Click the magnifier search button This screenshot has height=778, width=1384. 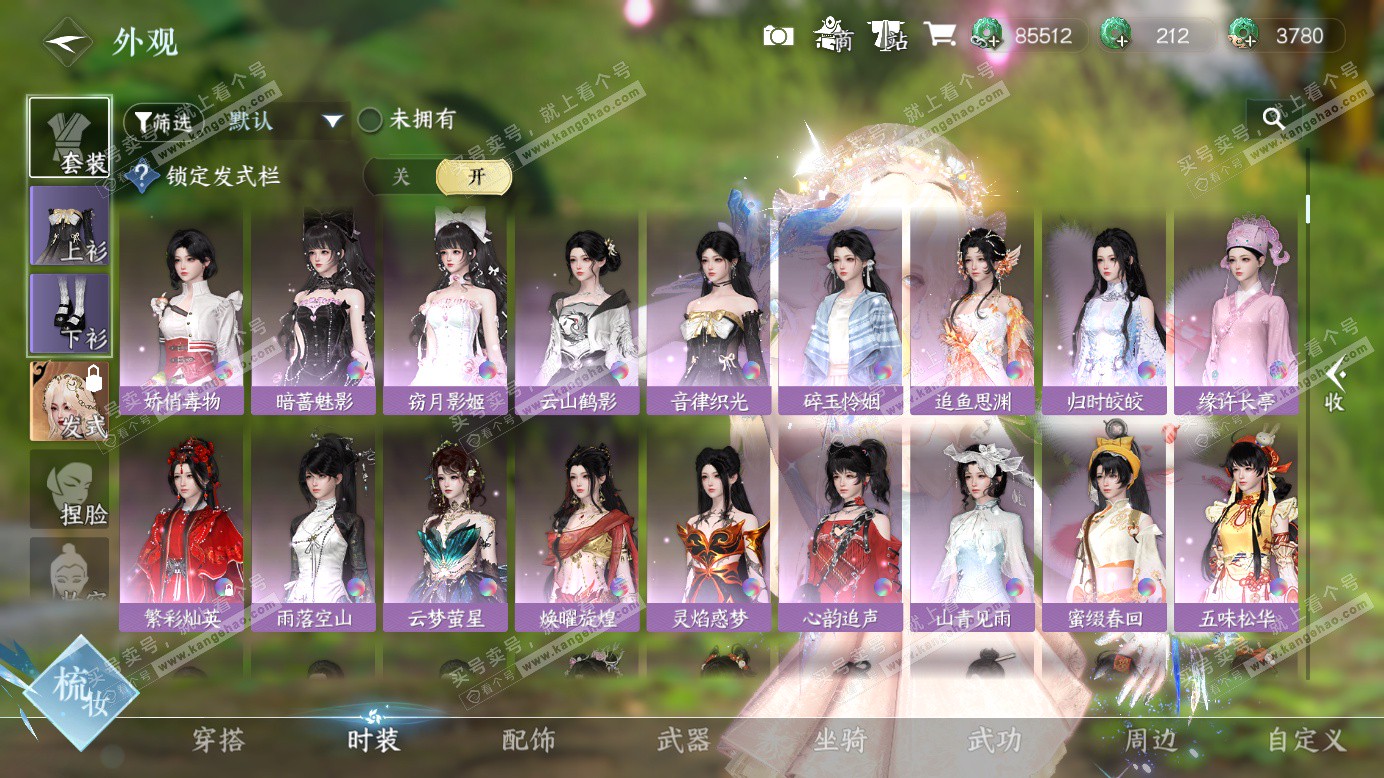1273,119
